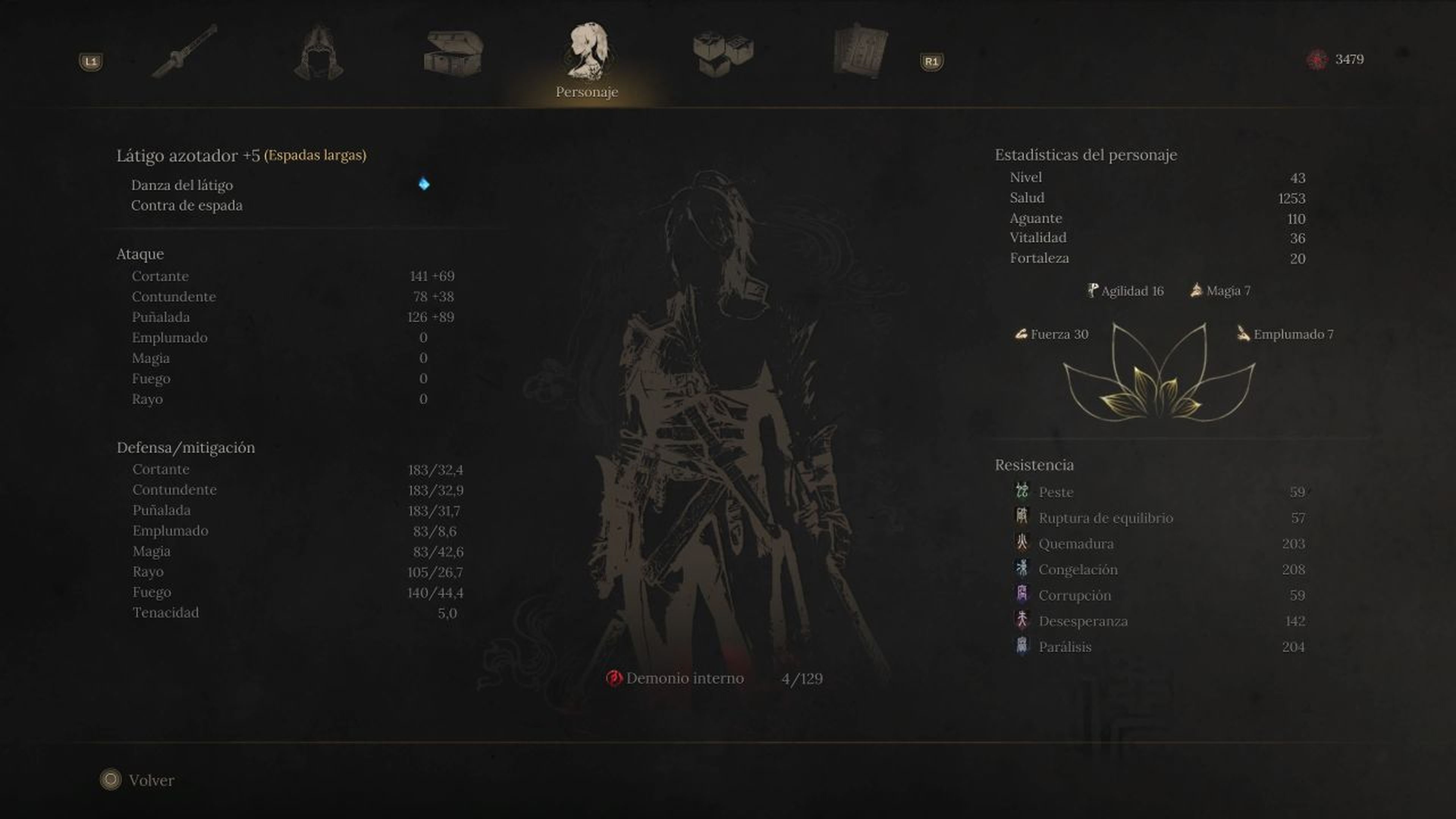Choose the Contra de espada skill
The height and width of the screenshot is (819, 1456).
point(187,205)
